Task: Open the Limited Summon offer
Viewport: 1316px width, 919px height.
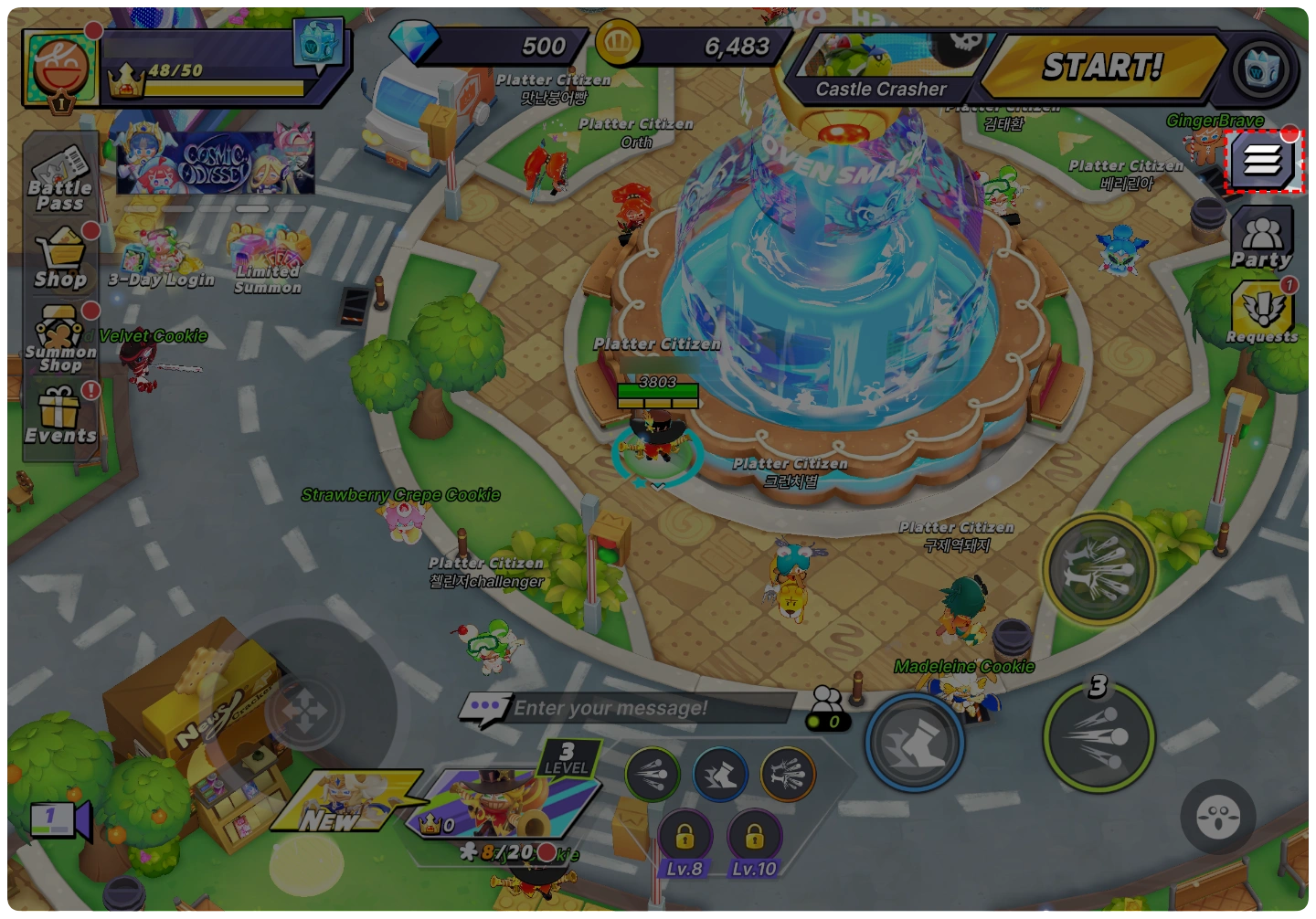Action: pyautogui.click(x=266, y=260)
